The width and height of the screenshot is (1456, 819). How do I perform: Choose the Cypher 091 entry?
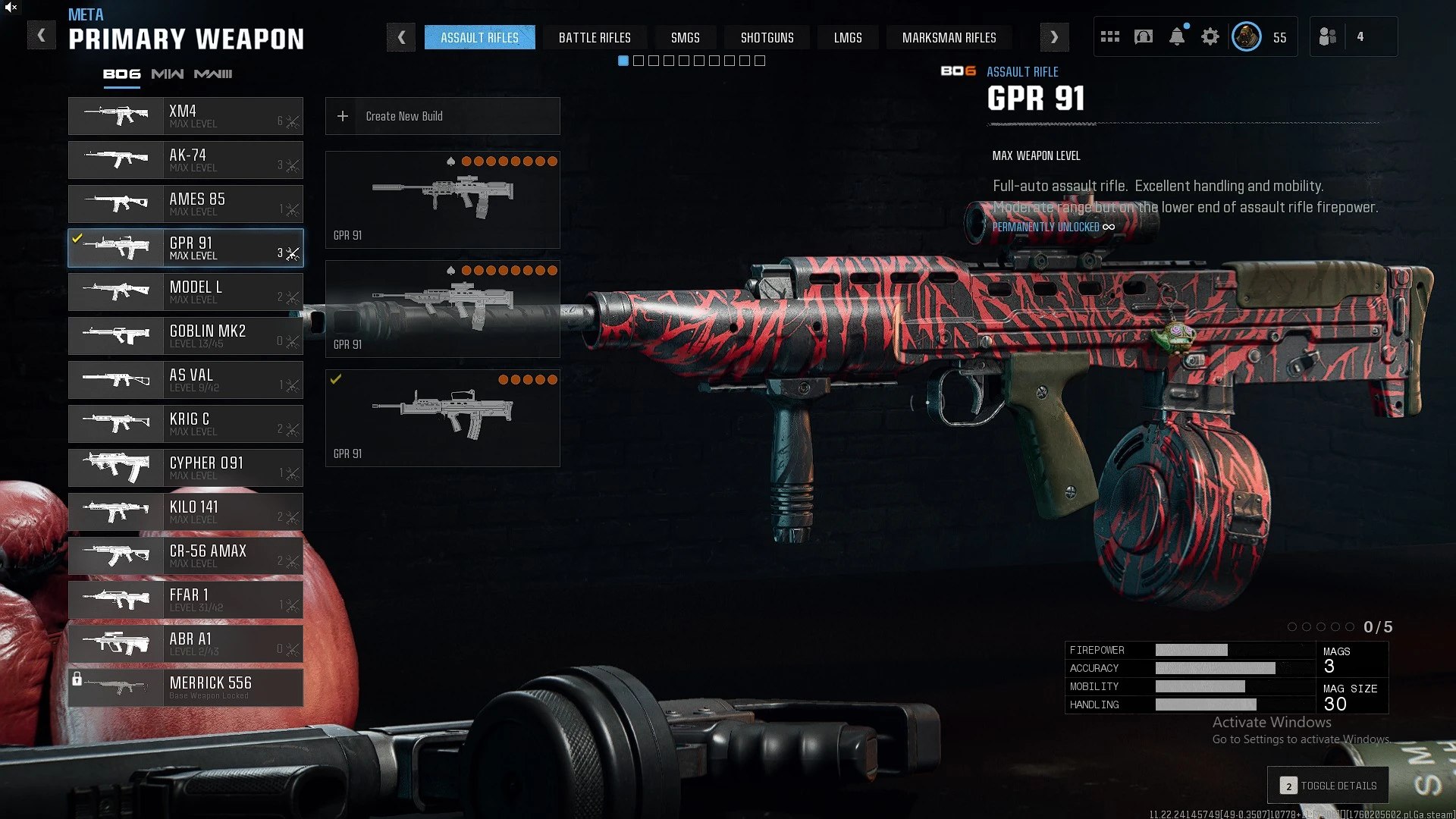186,468
